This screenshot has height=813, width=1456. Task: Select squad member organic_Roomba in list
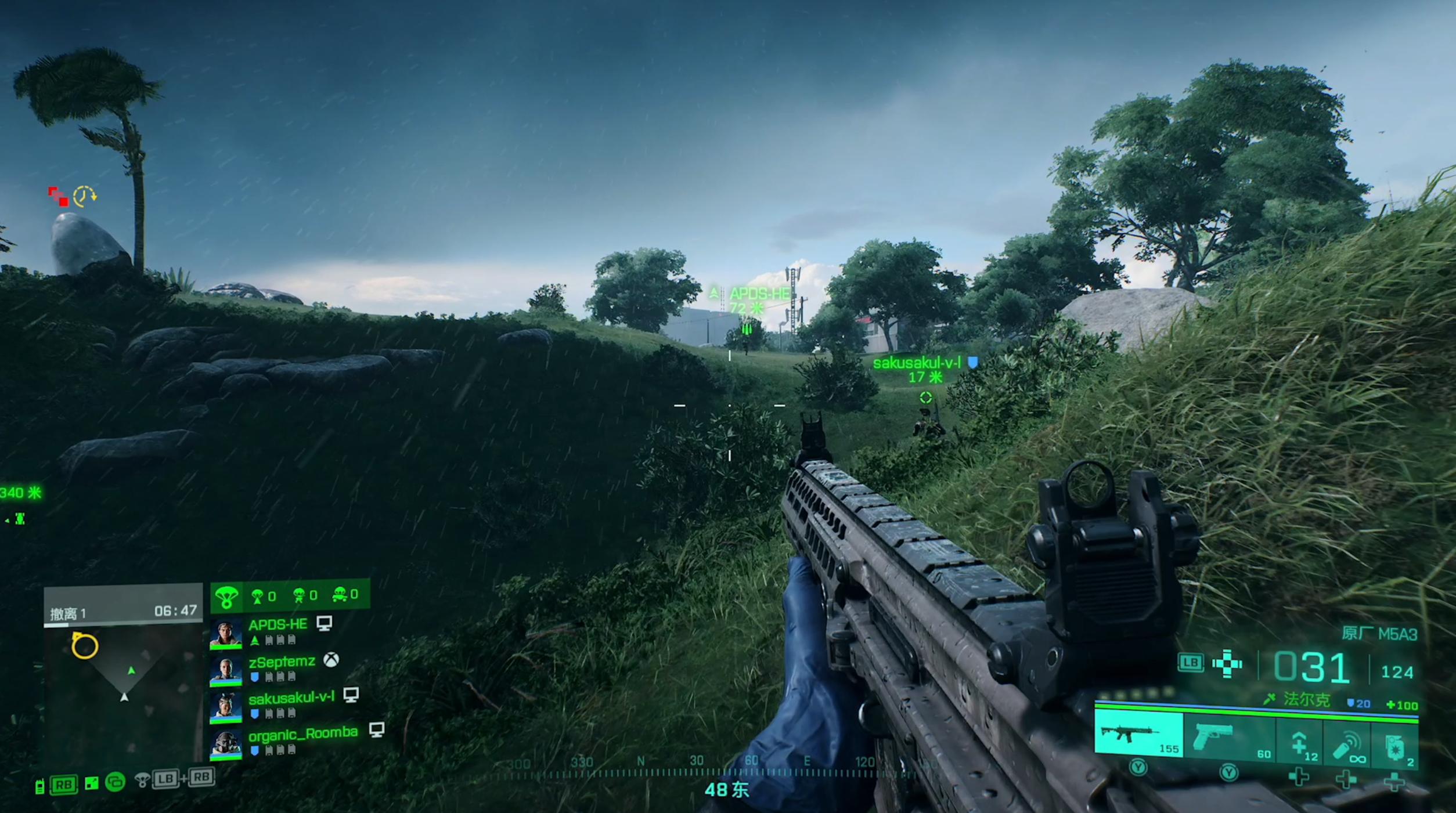tap(302, 734)
